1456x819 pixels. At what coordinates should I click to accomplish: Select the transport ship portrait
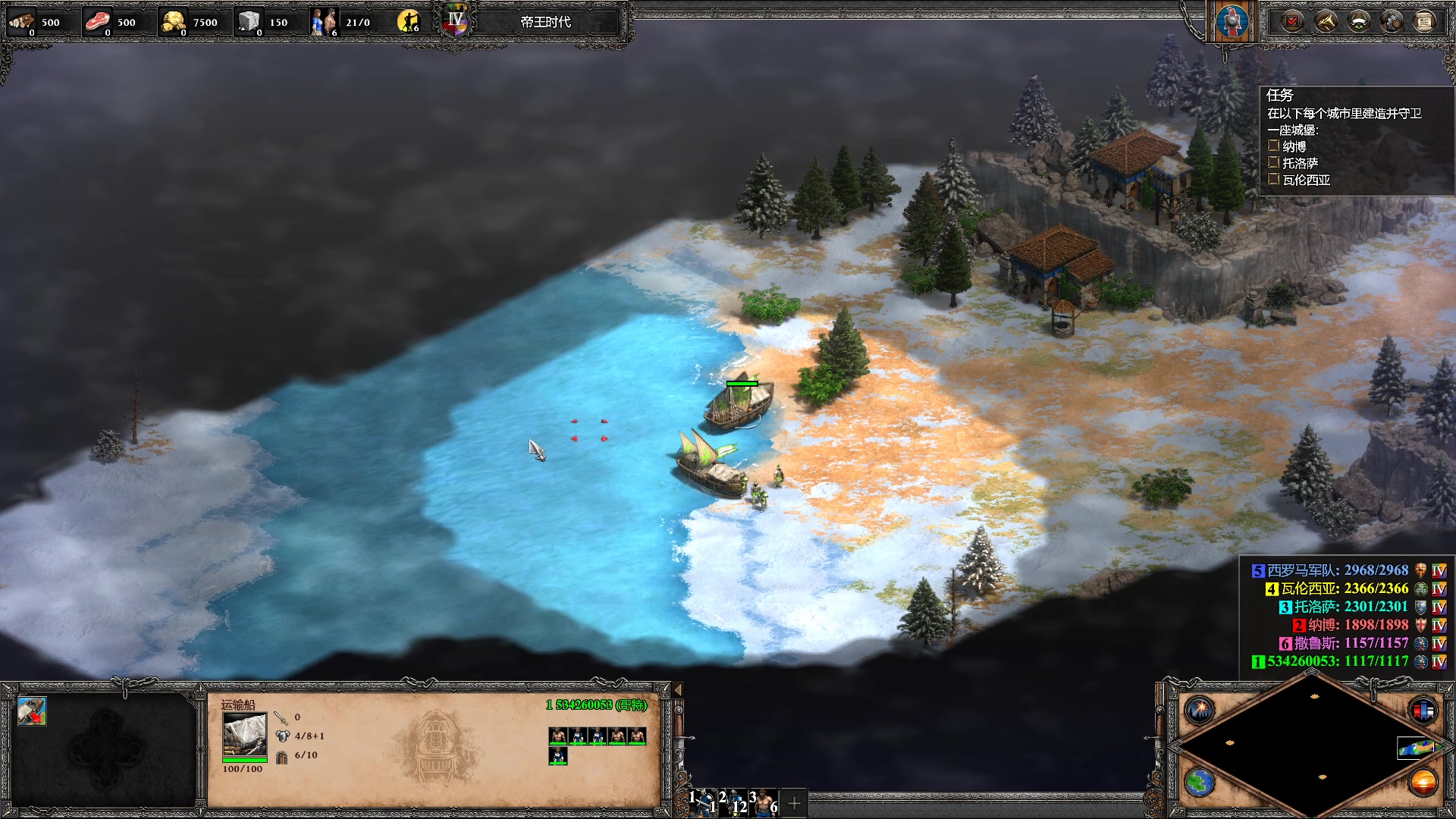pyautogui.click(x=244, y=734)
